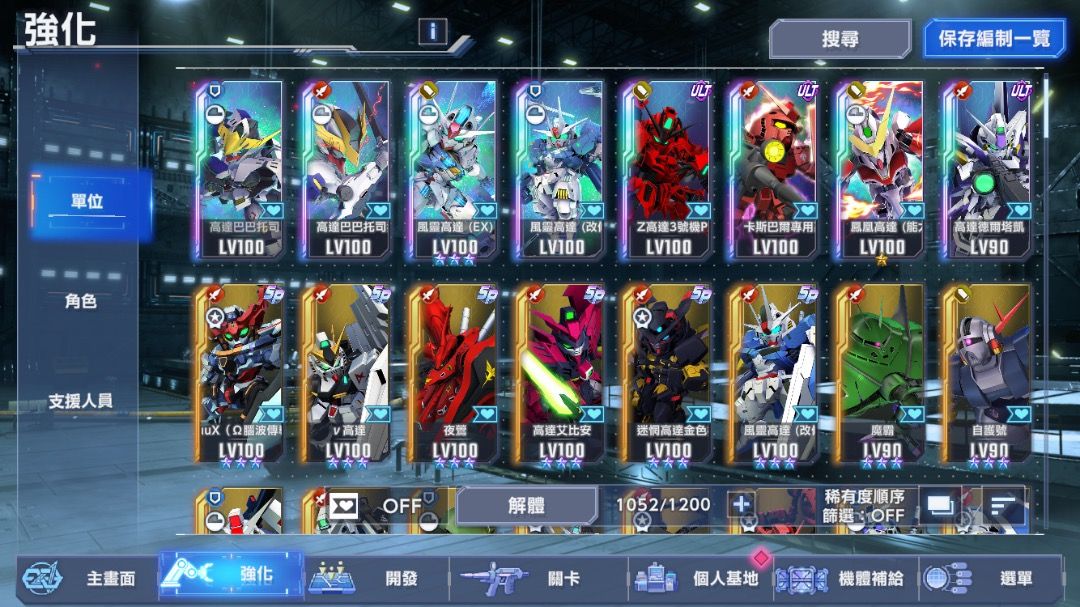Choose the 單位 tab
1080x607 pixels.
pos(87,202)
